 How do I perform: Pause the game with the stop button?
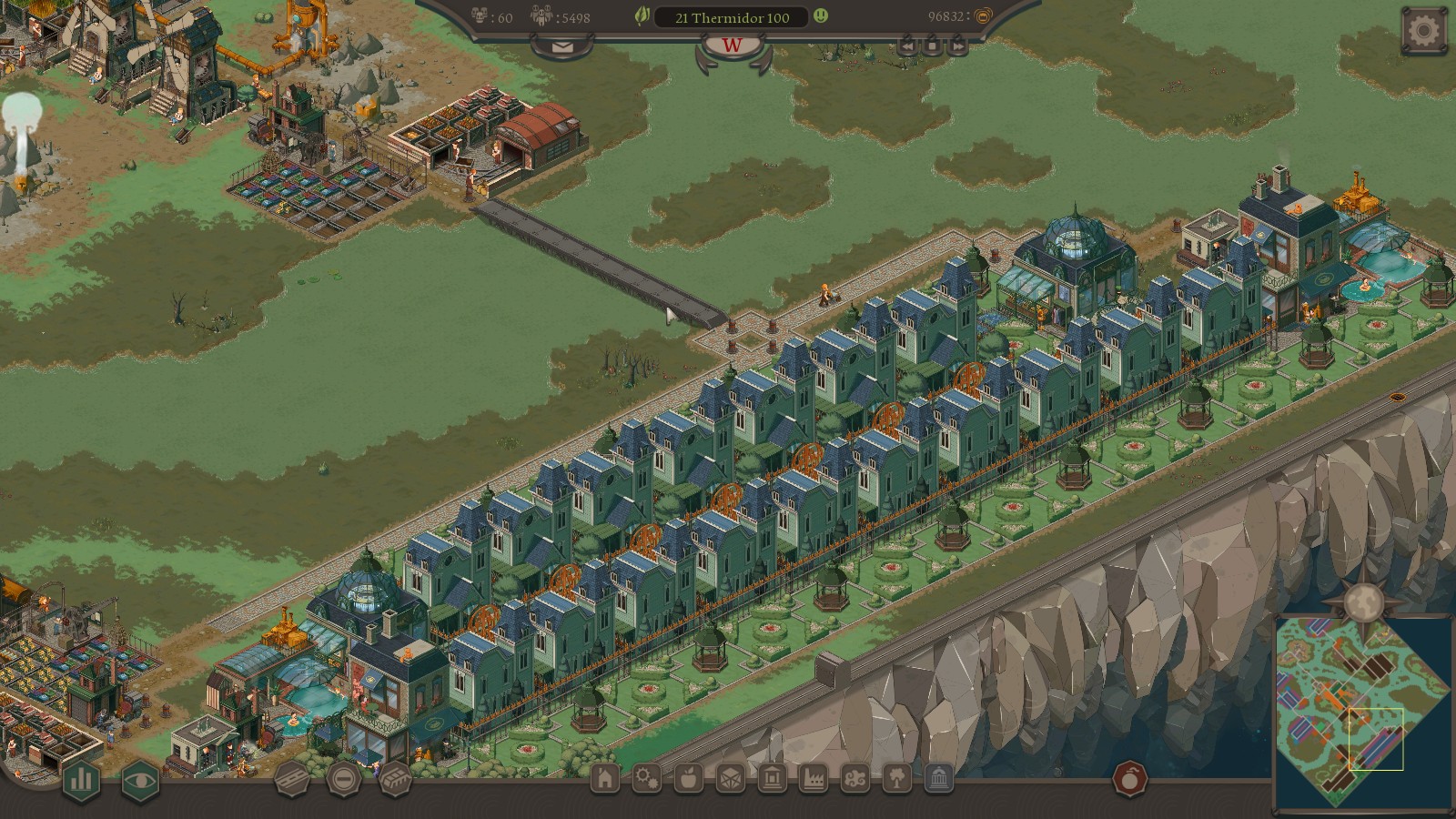click(x=932, y=45)
